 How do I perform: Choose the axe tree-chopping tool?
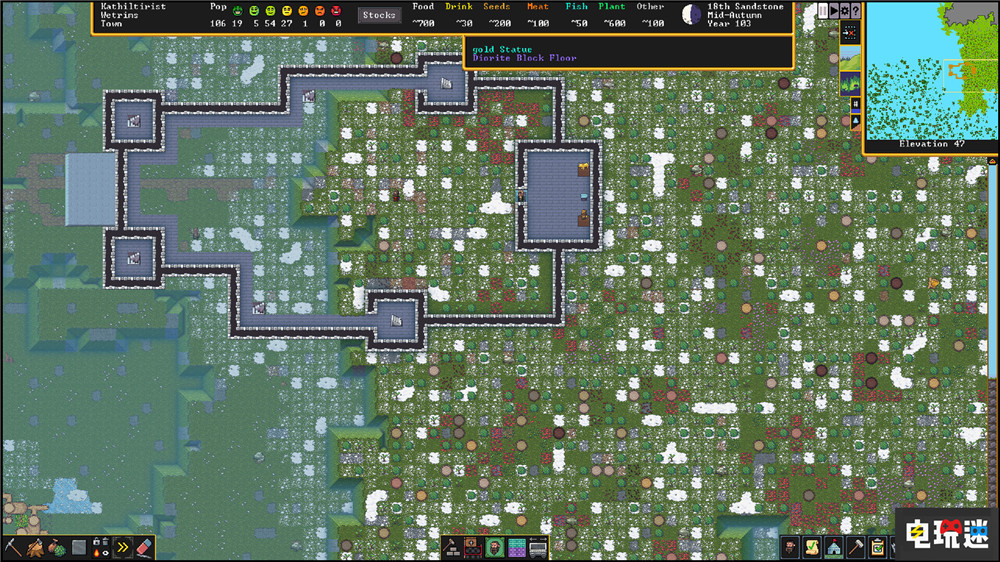click(x=35, y=547)
